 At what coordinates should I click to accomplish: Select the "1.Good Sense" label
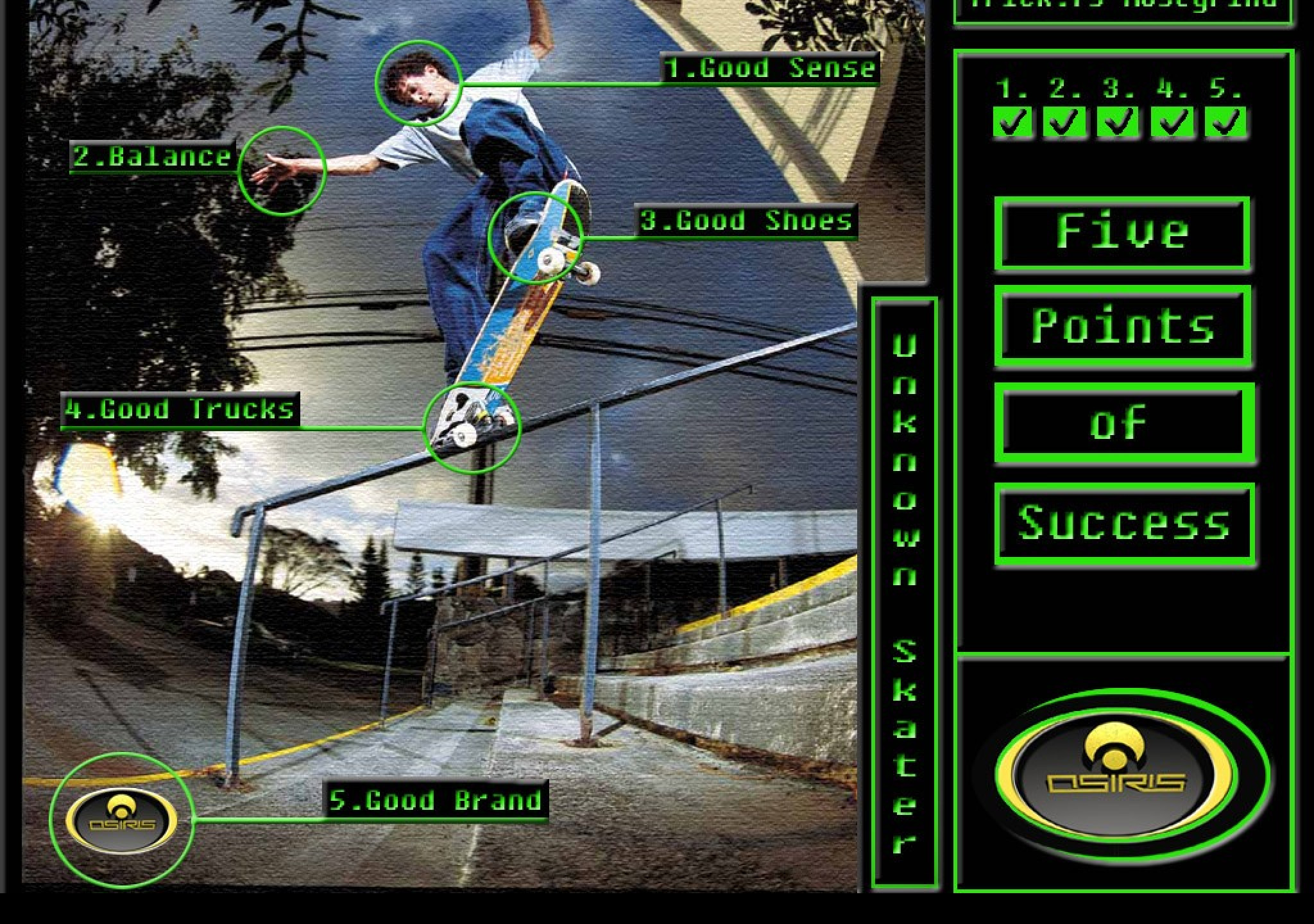(x=770, y=69)
